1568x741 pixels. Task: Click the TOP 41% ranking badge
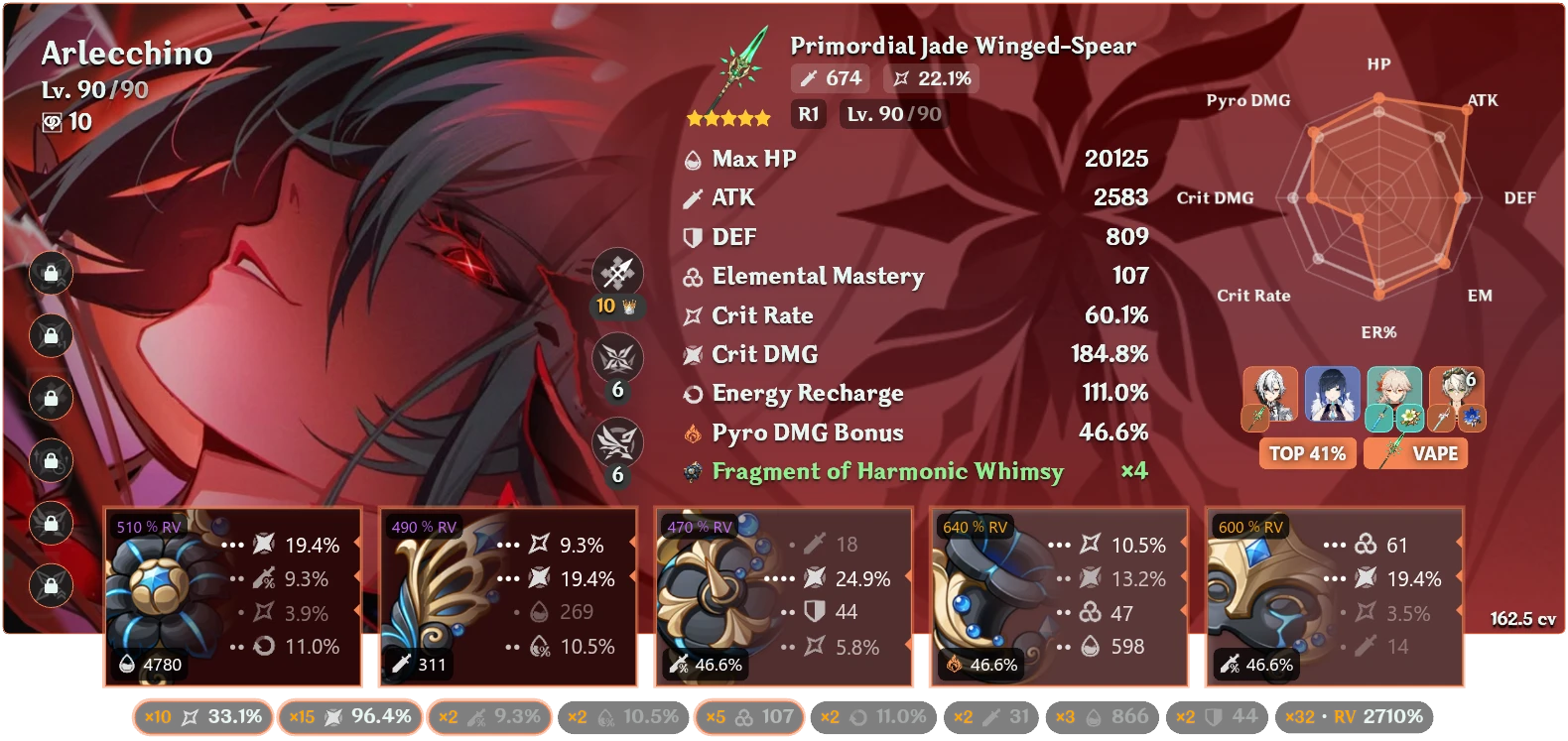click(x=1307, y=453)
